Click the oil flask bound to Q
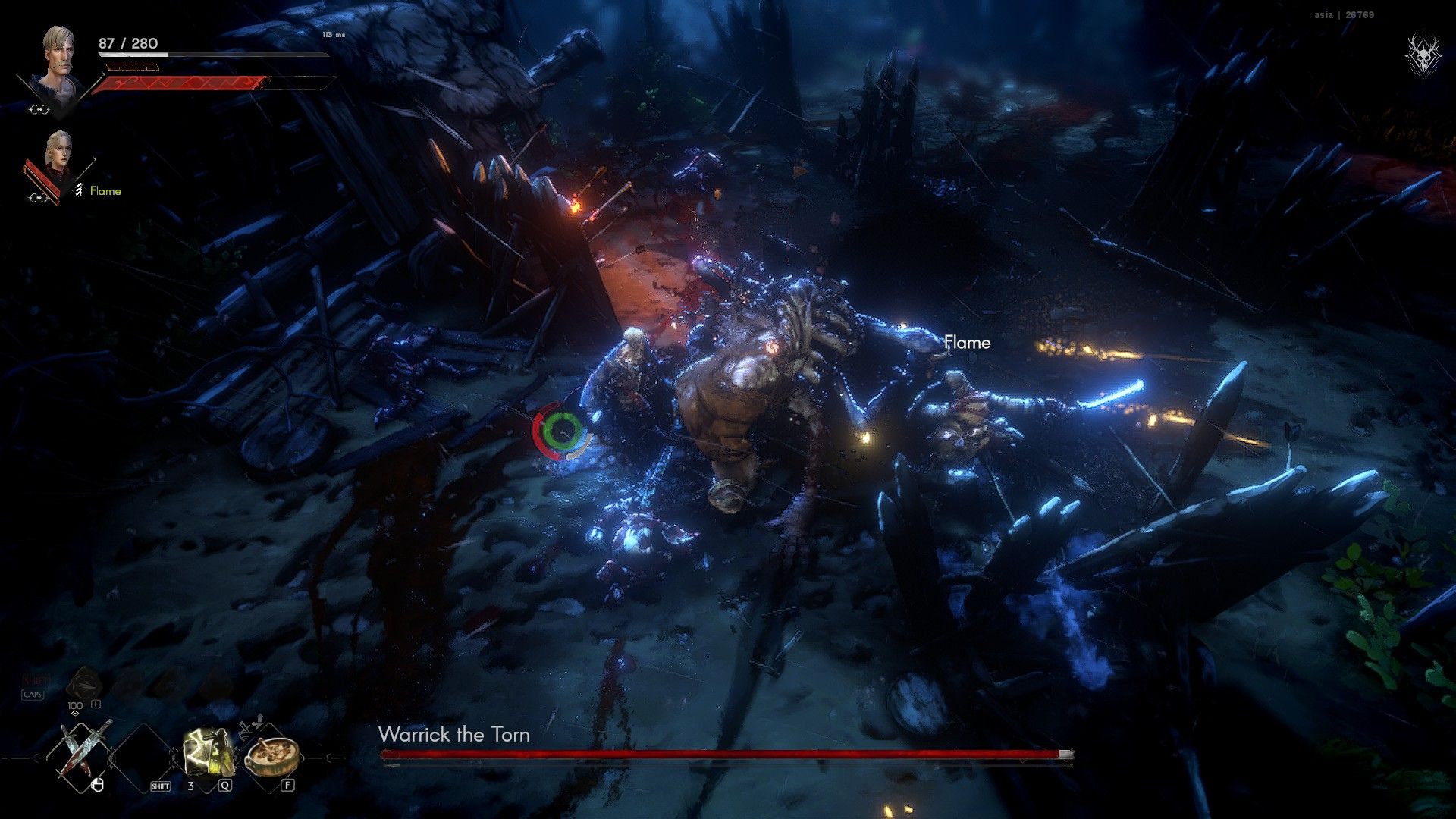The height and width of the screenshot is (819, 1456). [209, 750]
